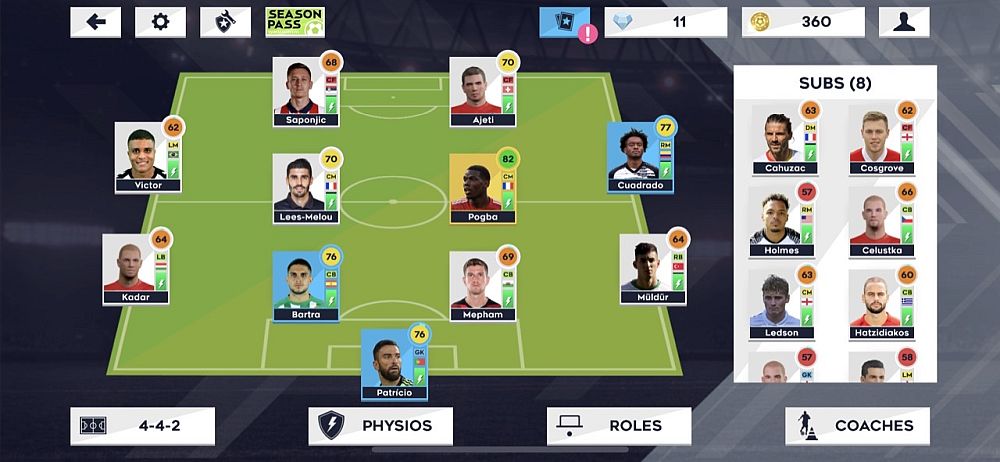Open the blue player cards button

coord(565,22)
